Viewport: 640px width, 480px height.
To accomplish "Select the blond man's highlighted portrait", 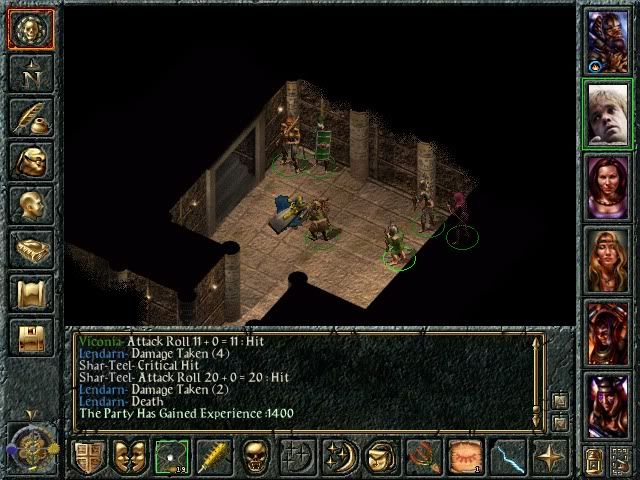I will click(607, 113).
